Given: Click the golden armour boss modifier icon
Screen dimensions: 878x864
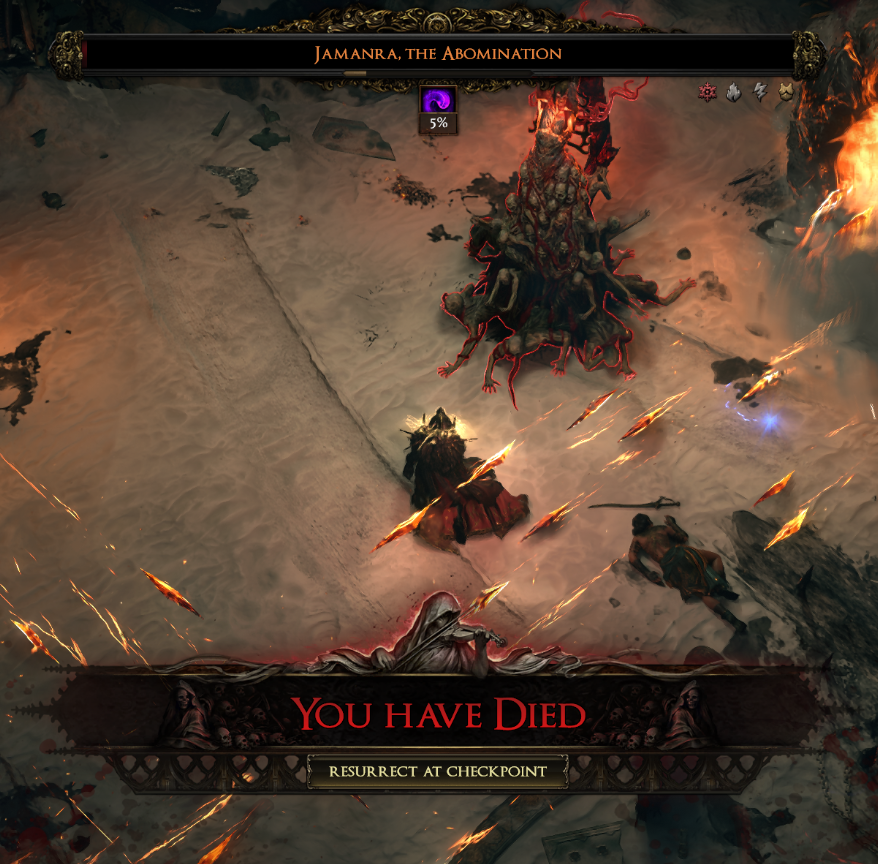Looking at the screenshot, I should (x=785, y=93).
